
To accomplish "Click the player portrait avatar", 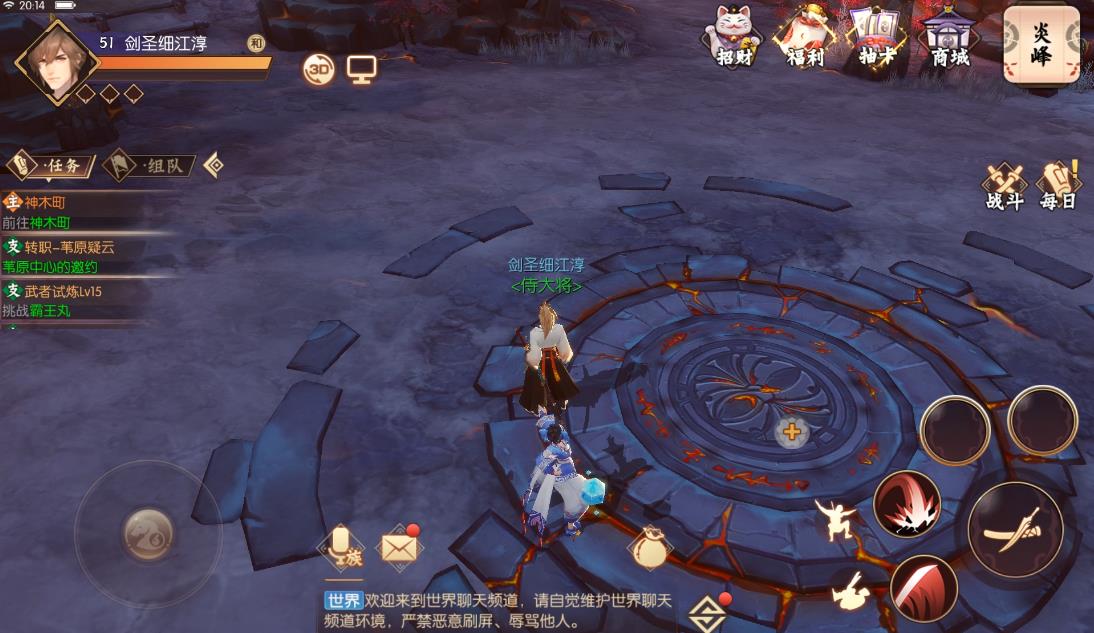I will click(x=58, y=61).
